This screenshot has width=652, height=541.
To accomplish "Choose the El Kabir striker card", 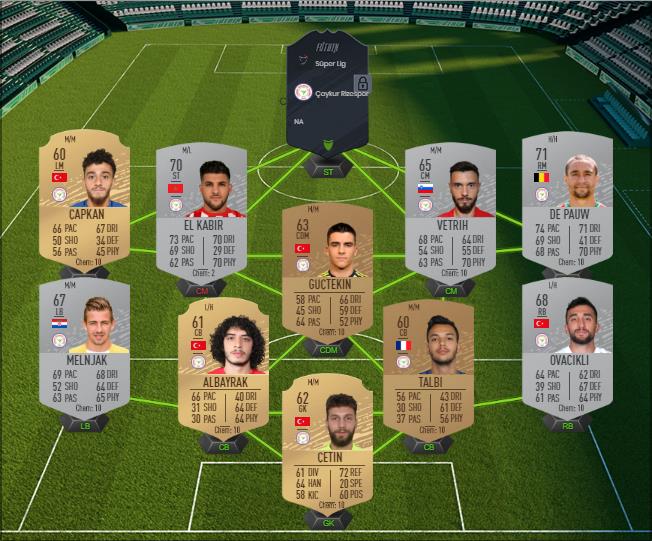I will (x=201, y=211).
